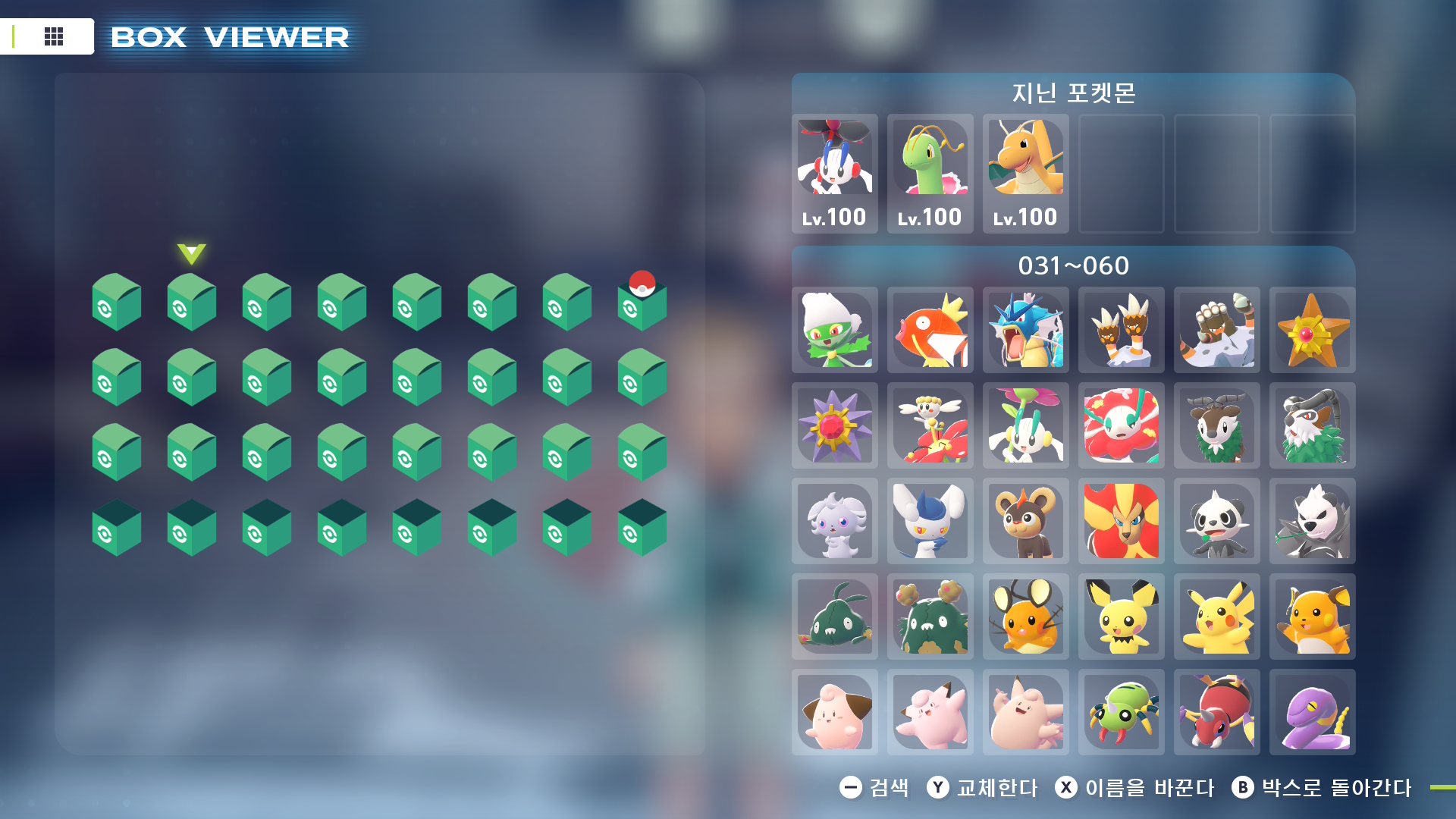Click the grid icon beside Box Viewer
The image size is (1456, 819).
click(53, 36)
